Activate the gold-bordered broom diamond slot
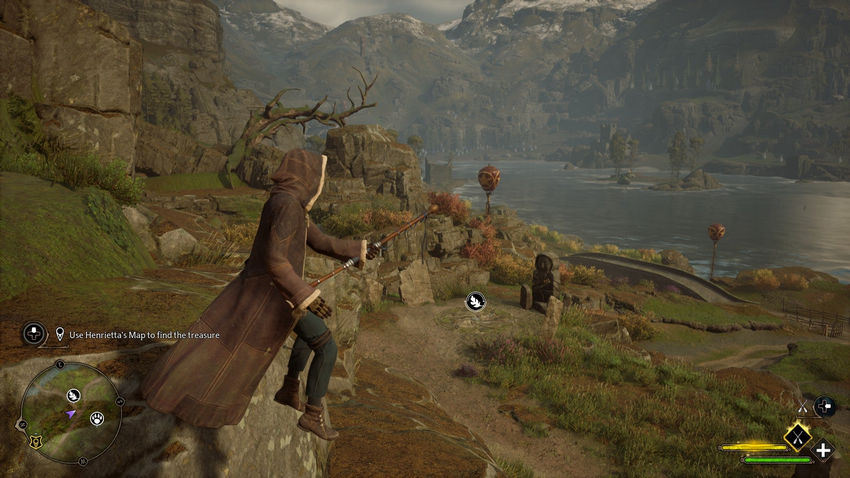The image size is (850, 478). (797, 435)
